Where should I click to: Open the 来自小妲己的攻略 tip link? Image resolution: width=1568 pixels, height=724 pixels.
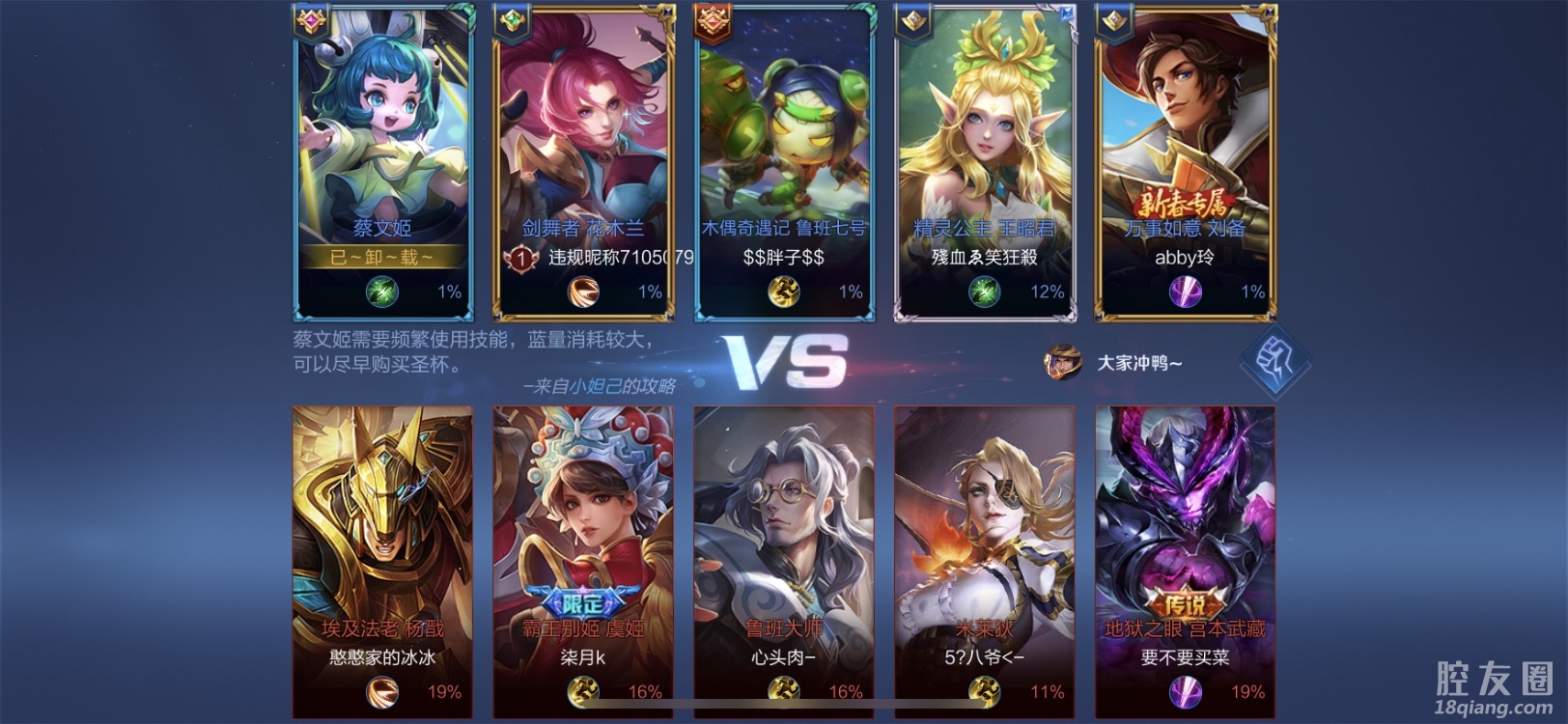[600, 386]
